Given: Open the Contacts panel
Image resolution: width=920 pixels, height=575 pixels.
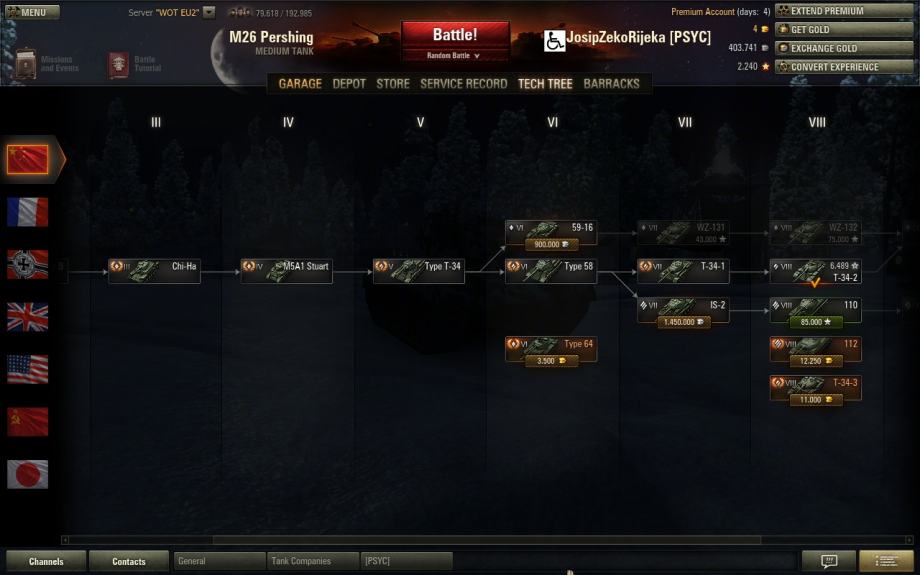Looking at the screenshot, I should click(x=128, y=562).
